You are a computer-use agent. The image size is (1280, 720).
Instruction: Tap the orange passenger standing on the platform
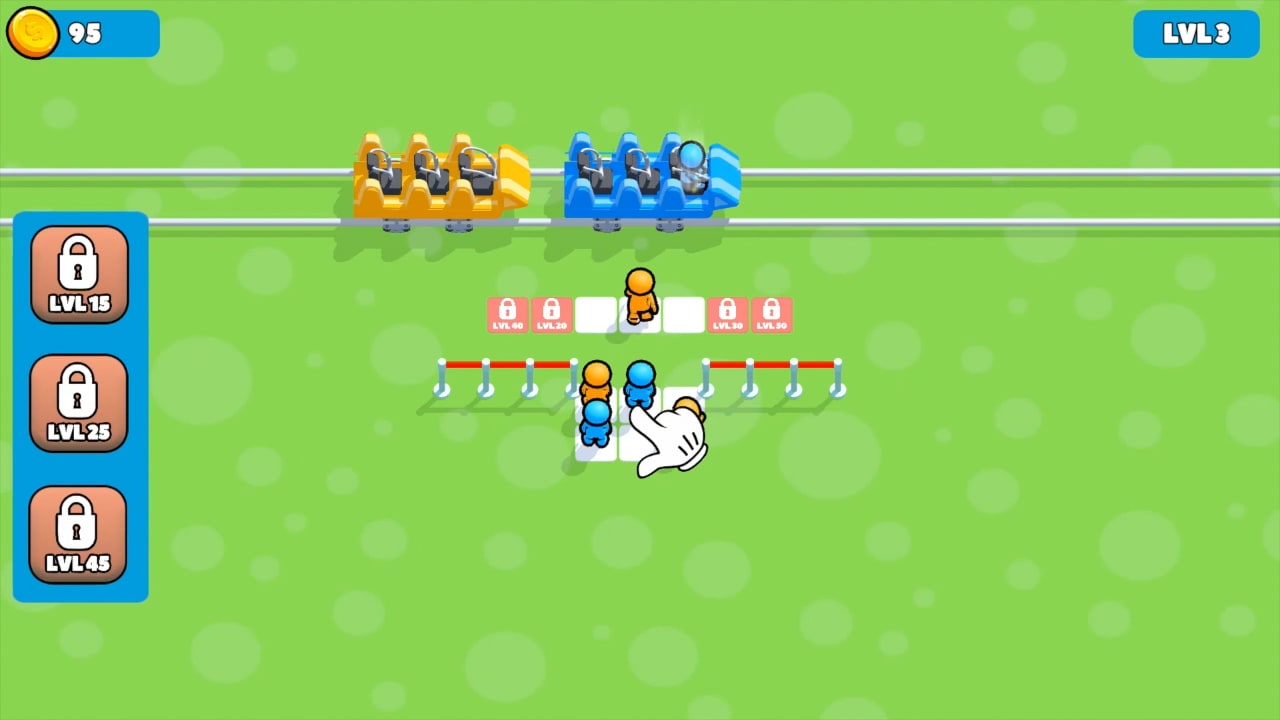pos(640,295)
